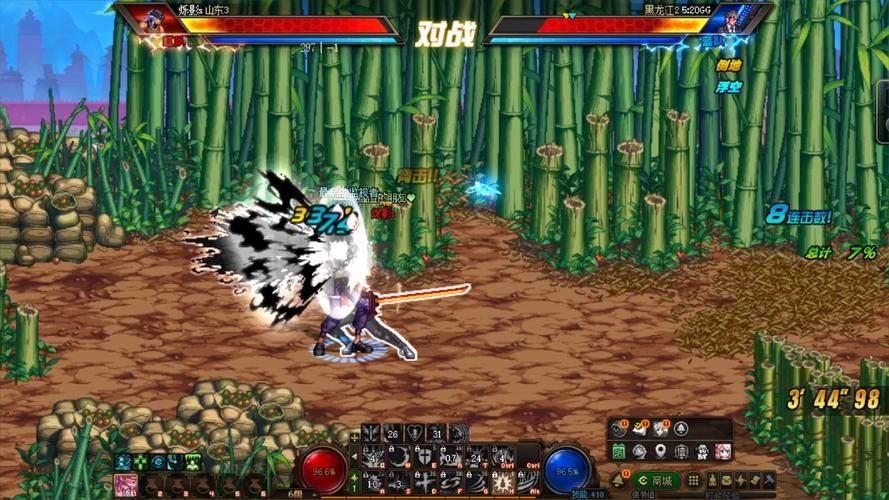Click the pink character portrait in quick slots

(x=125, y=485)
